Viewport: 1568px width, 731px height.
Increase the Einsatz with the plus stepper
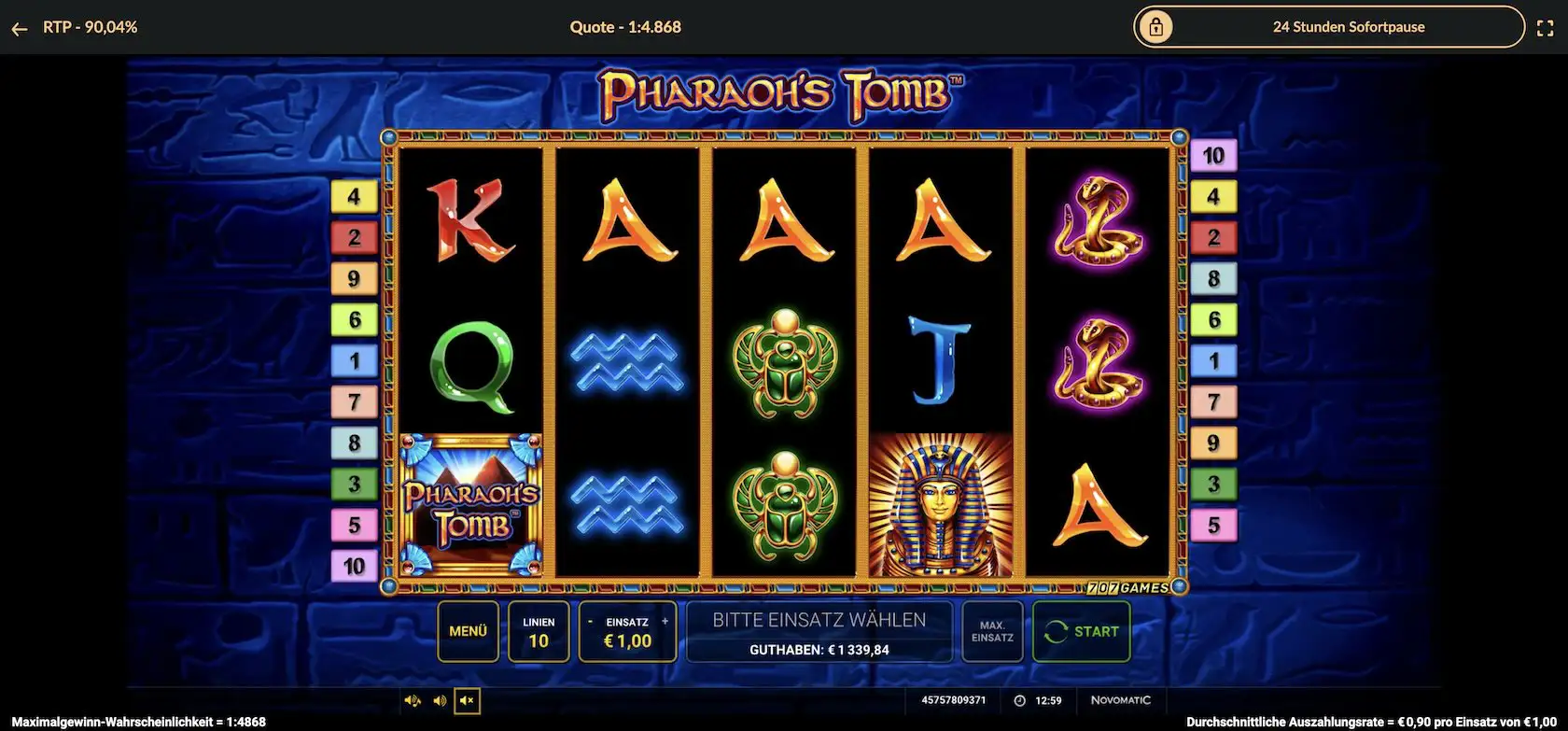[665, 620]
